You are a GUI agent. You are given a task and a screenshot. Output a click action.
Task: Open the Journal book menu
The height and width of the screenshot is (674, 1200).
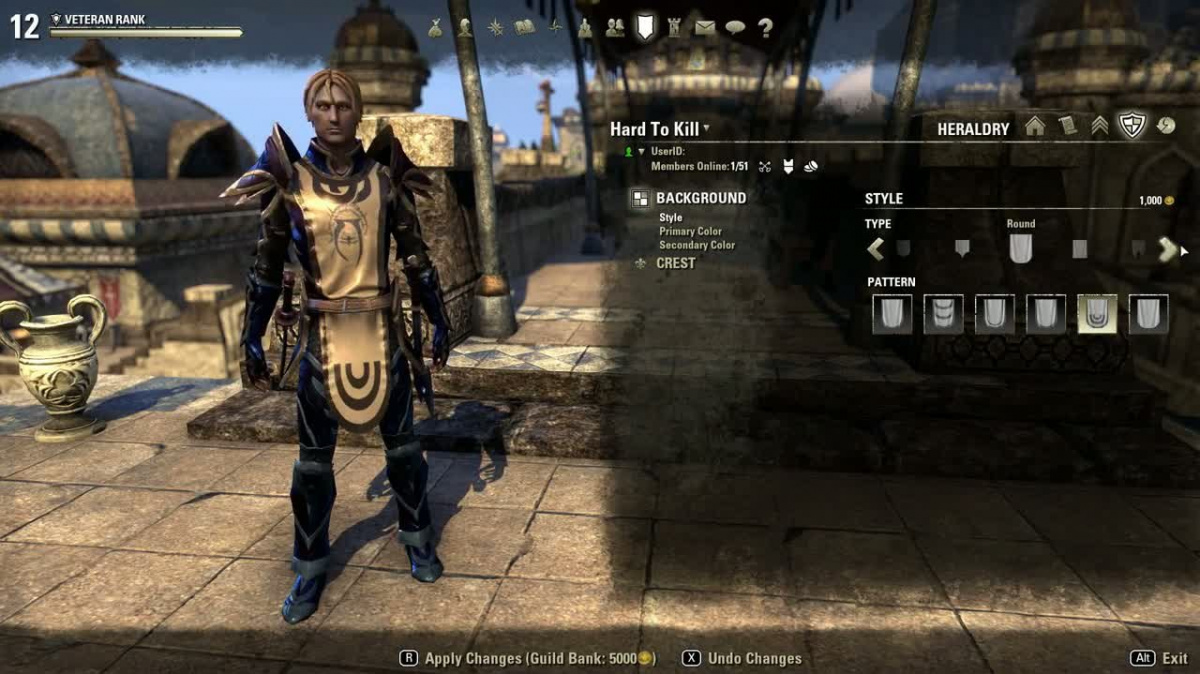(x=524, y=28)
